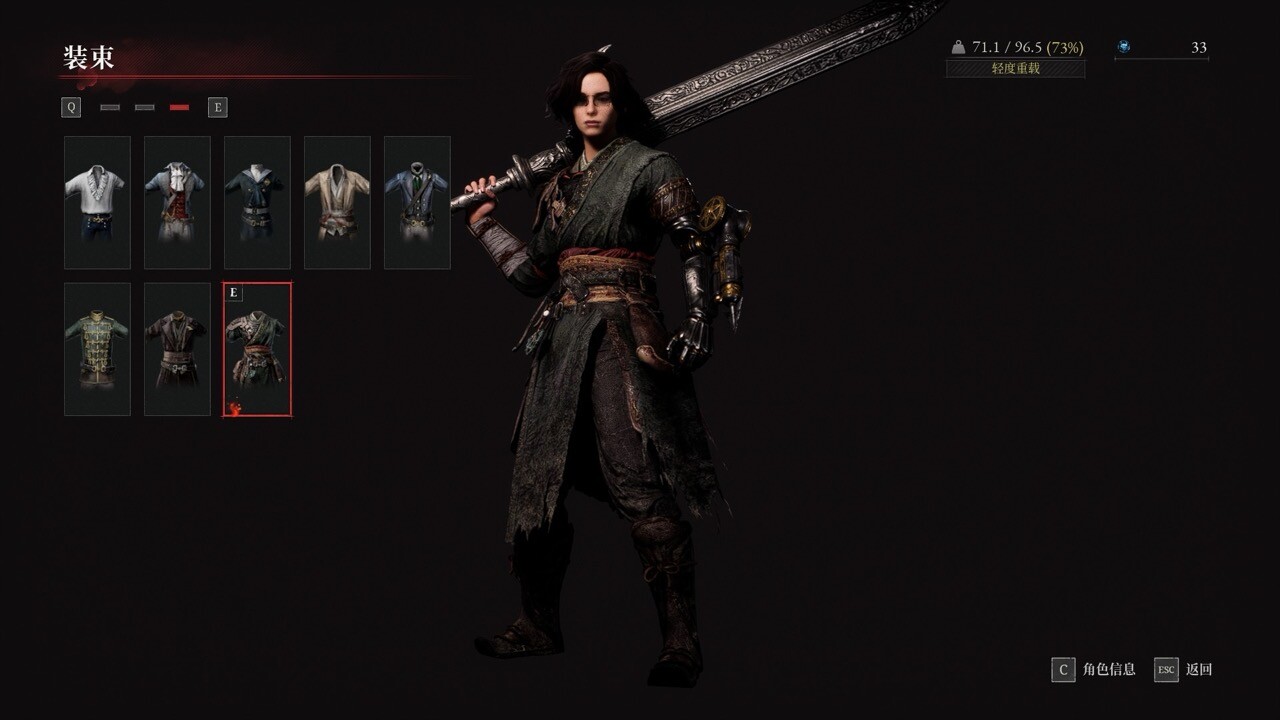Image resolution: width=1280 pixels, height=720 pixels.
Task: Open 角色信息 character info
Action: point(1094,669)
